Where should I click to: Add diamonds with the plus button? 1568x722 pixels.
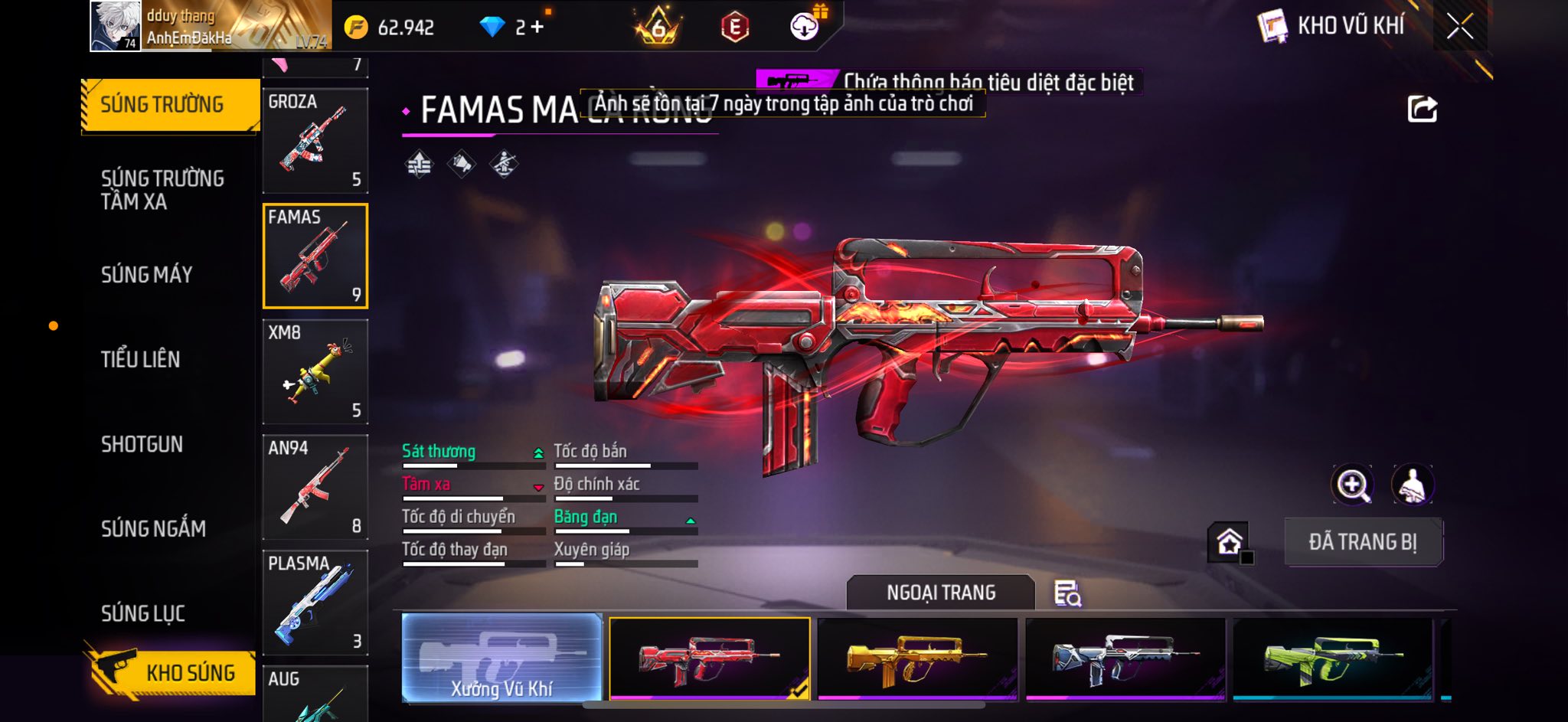537,28
